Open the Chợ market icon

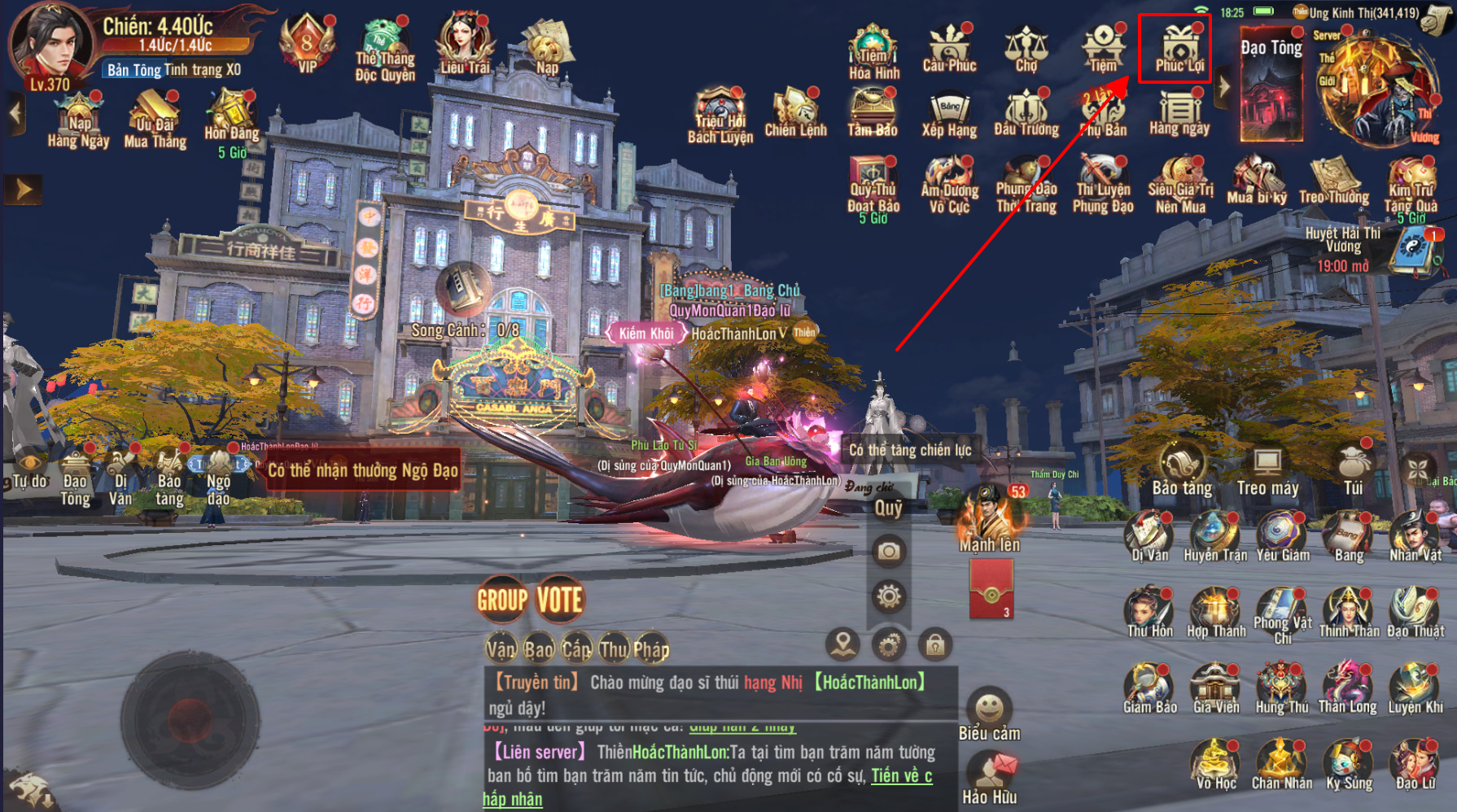pyautogui.click(x=1026, y=48)
